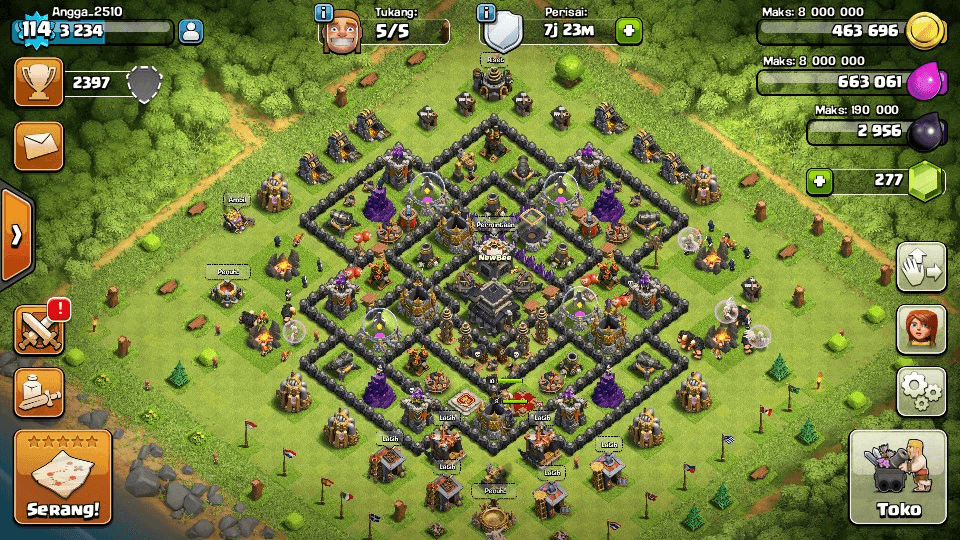Open the trophy league panel
This screenshot has width=960, height=540.
(x=38, y=82)
